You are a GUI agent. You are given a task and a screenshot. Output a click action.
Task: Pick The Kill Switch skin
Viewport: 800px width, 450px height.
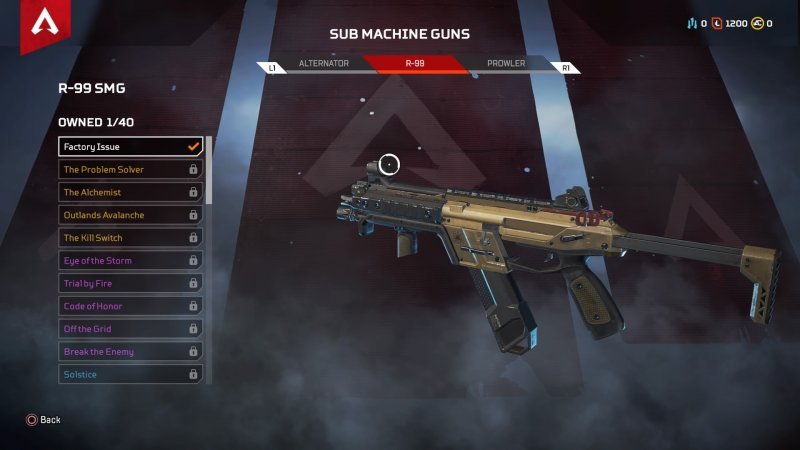tap(130, 238)
